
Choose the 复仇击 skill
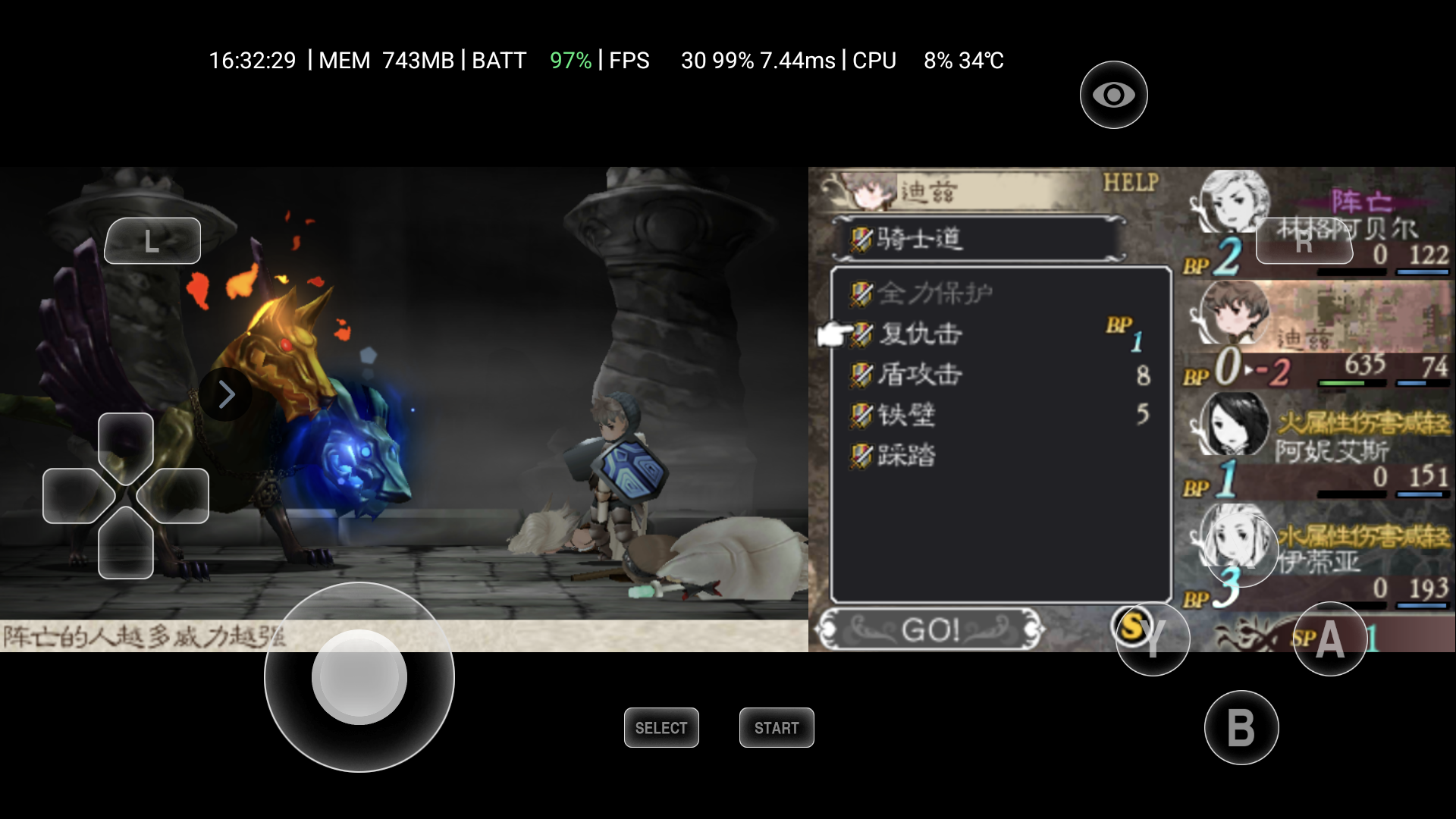(921, 334)
